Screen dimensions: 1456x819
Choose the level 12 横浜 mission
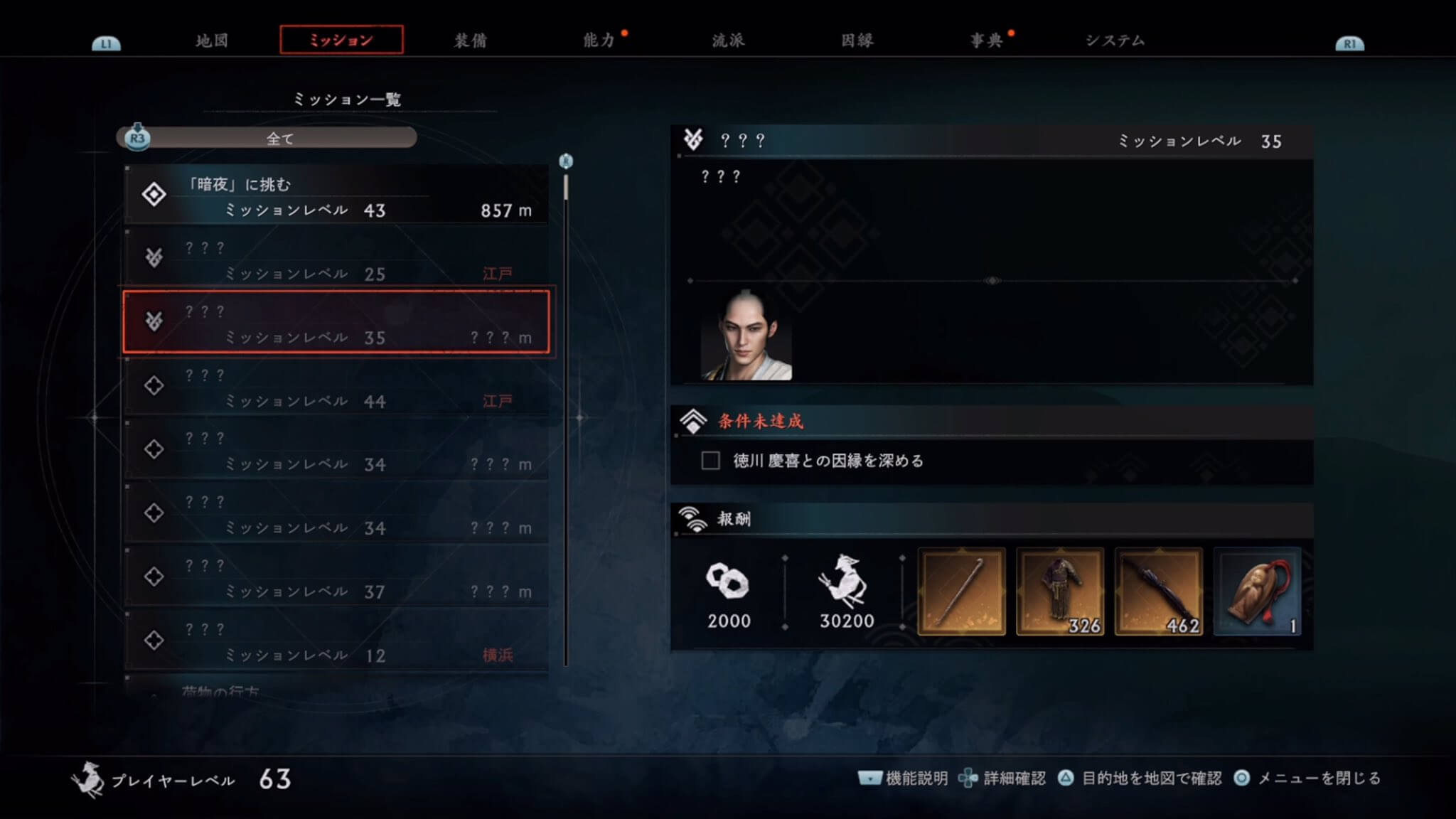[x=336, y=641]
